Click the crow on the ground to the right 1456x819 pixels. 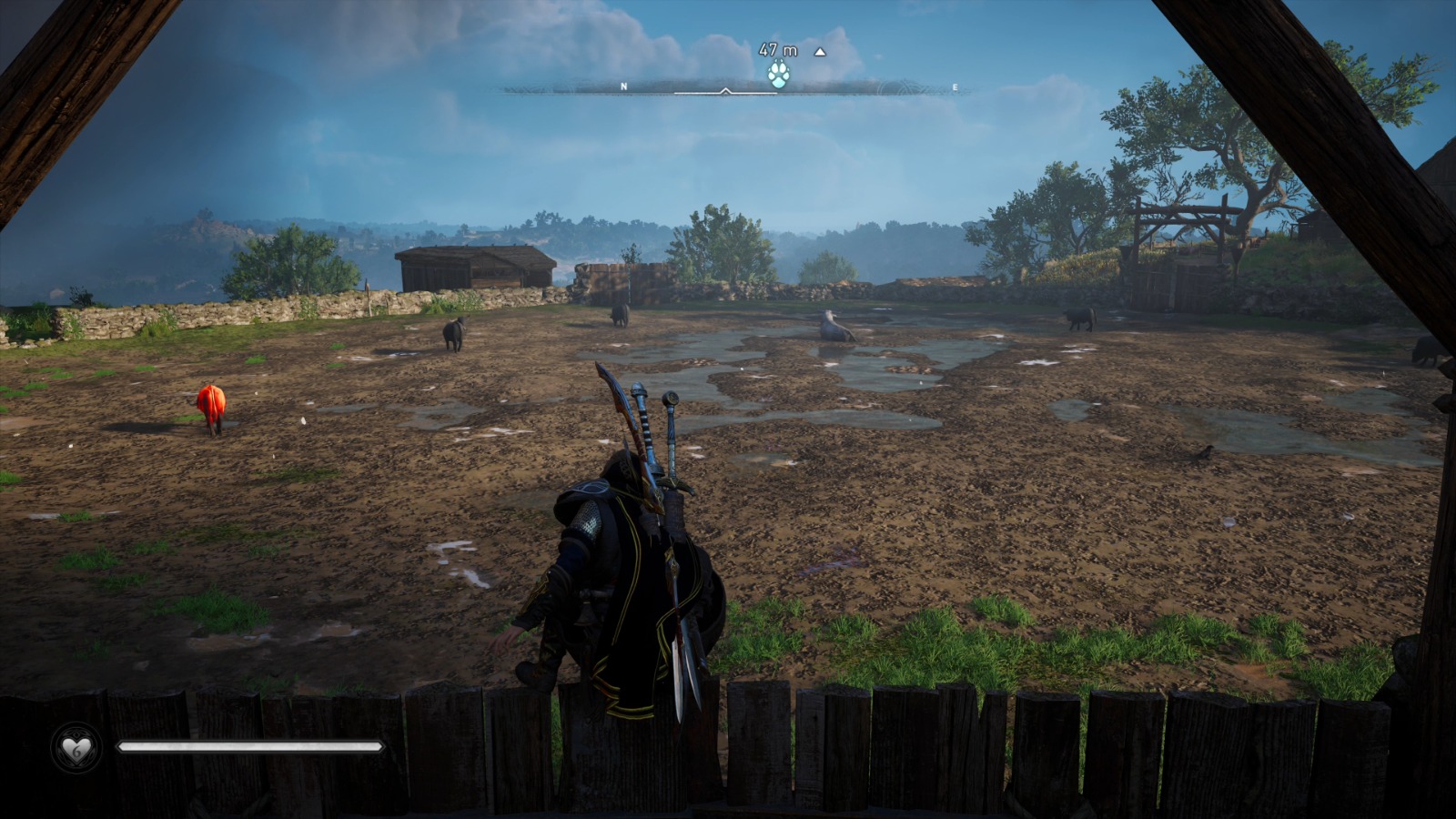tap(1208, 451)
